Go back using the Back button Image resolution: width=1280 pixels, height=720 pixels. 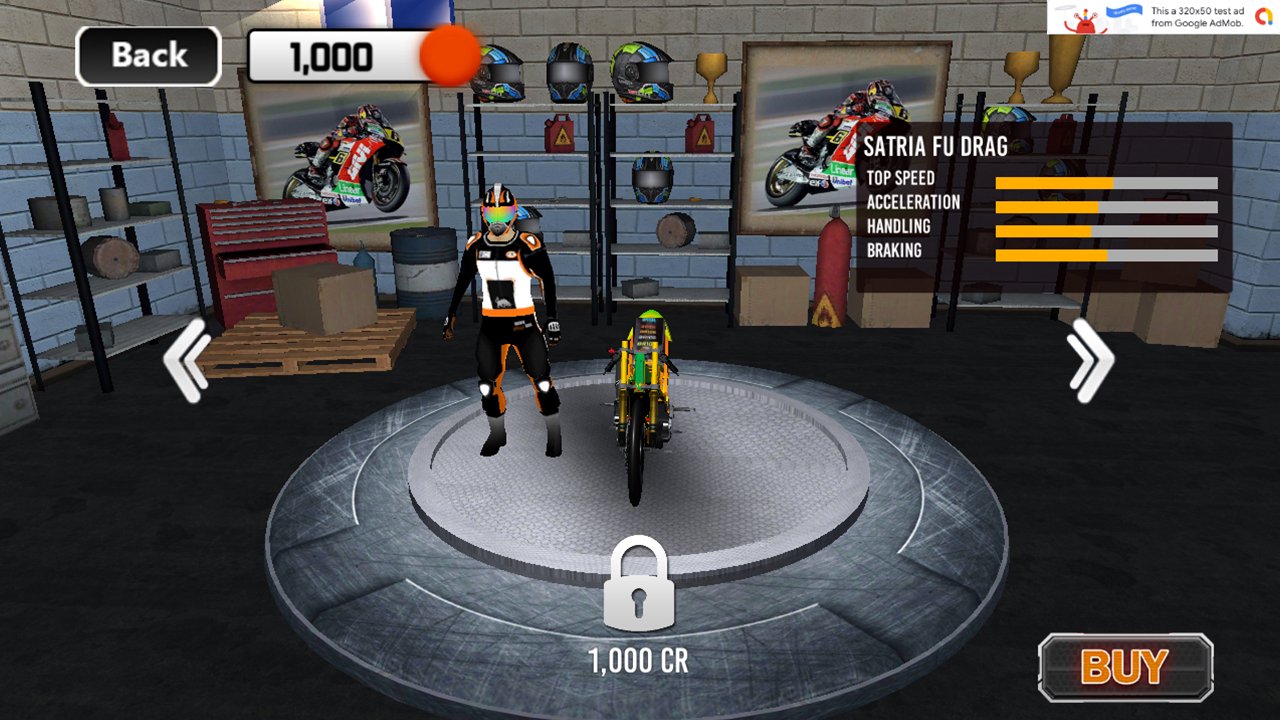[148, 56]
